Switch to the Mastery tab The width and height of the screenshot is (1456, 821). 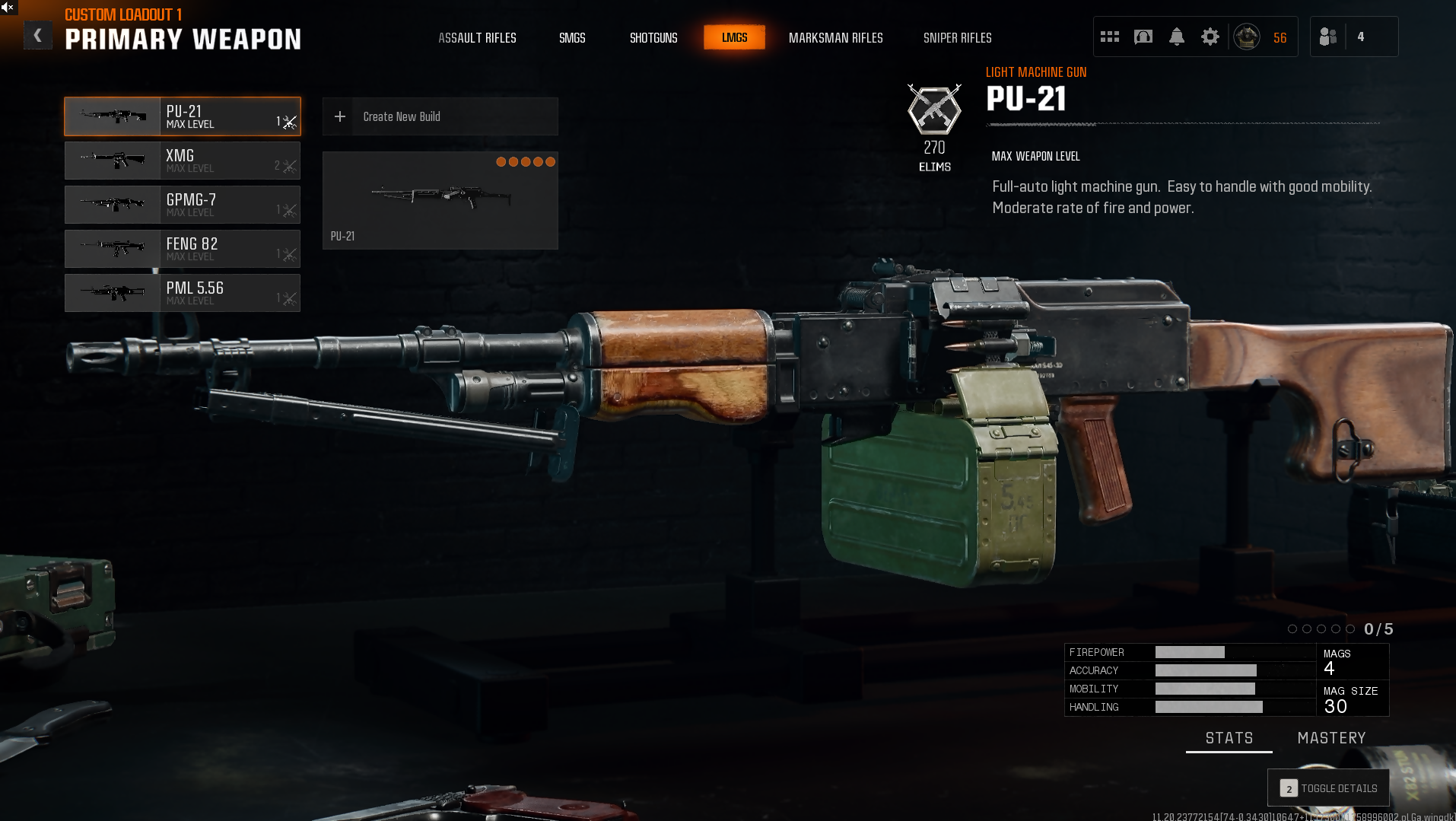(1331, 738)
